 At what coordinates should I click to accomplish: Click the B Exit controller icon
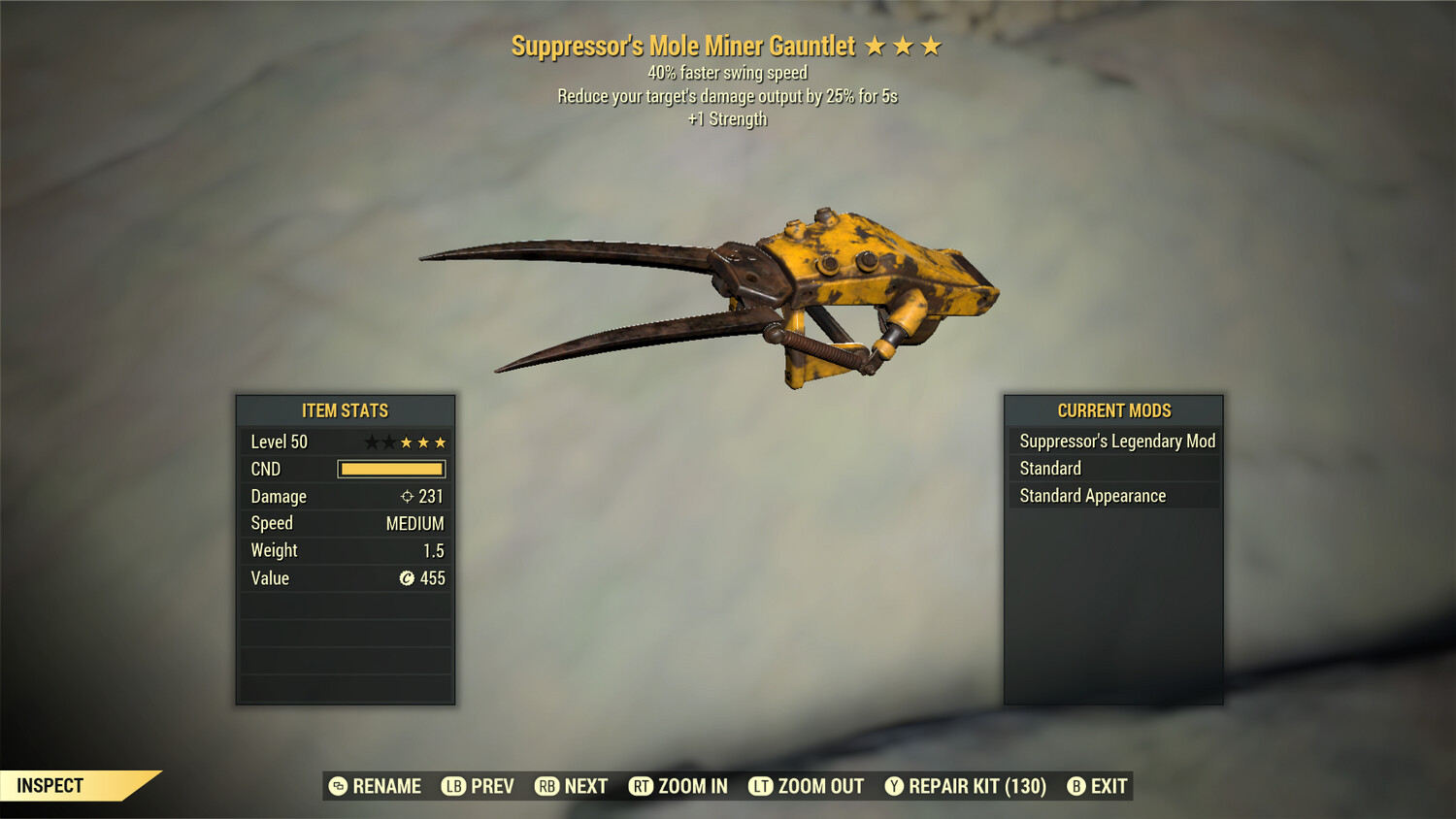pos(1077,786)
